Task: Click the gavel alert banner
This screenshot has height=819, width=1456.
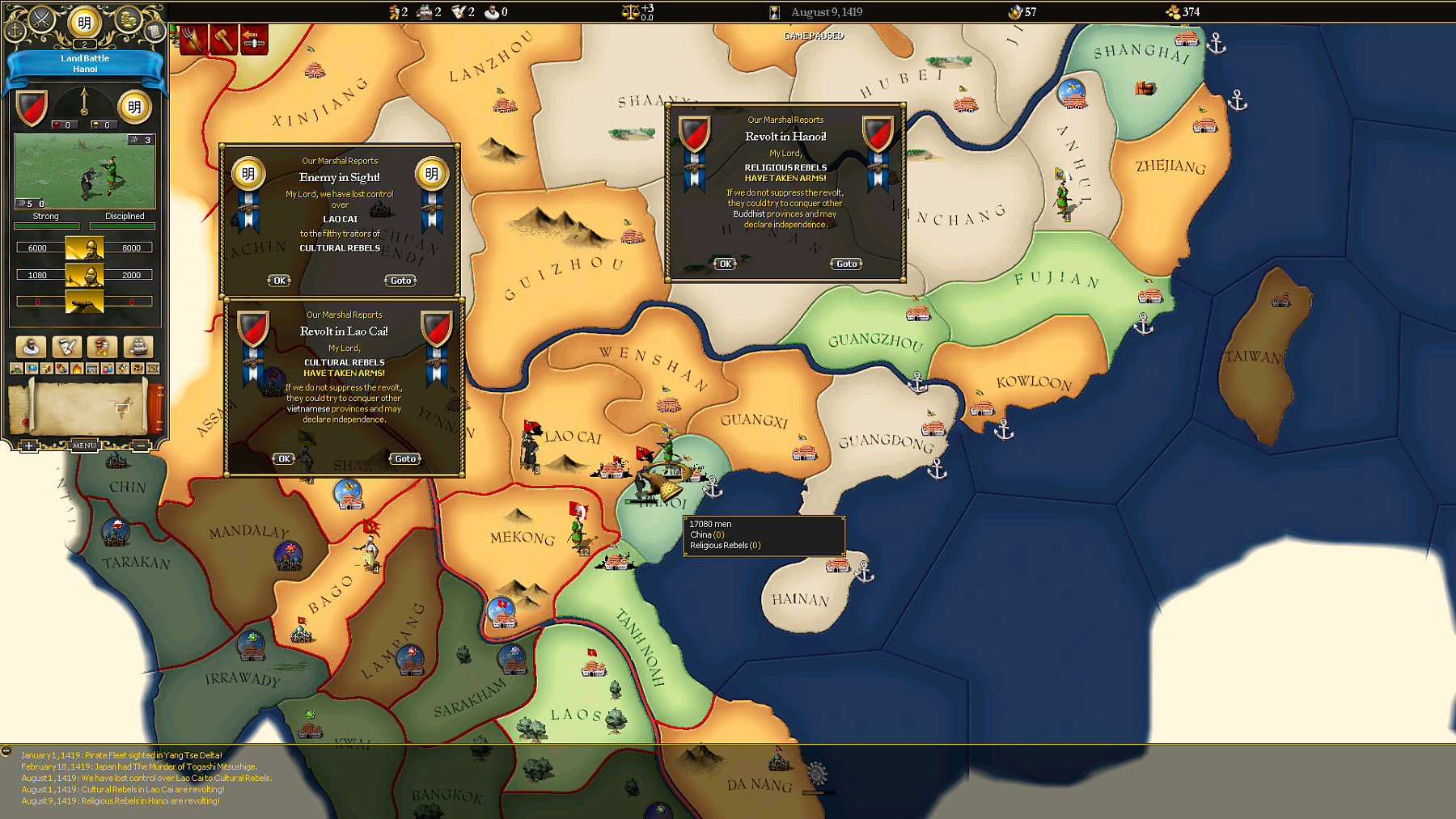Action: 224,40
